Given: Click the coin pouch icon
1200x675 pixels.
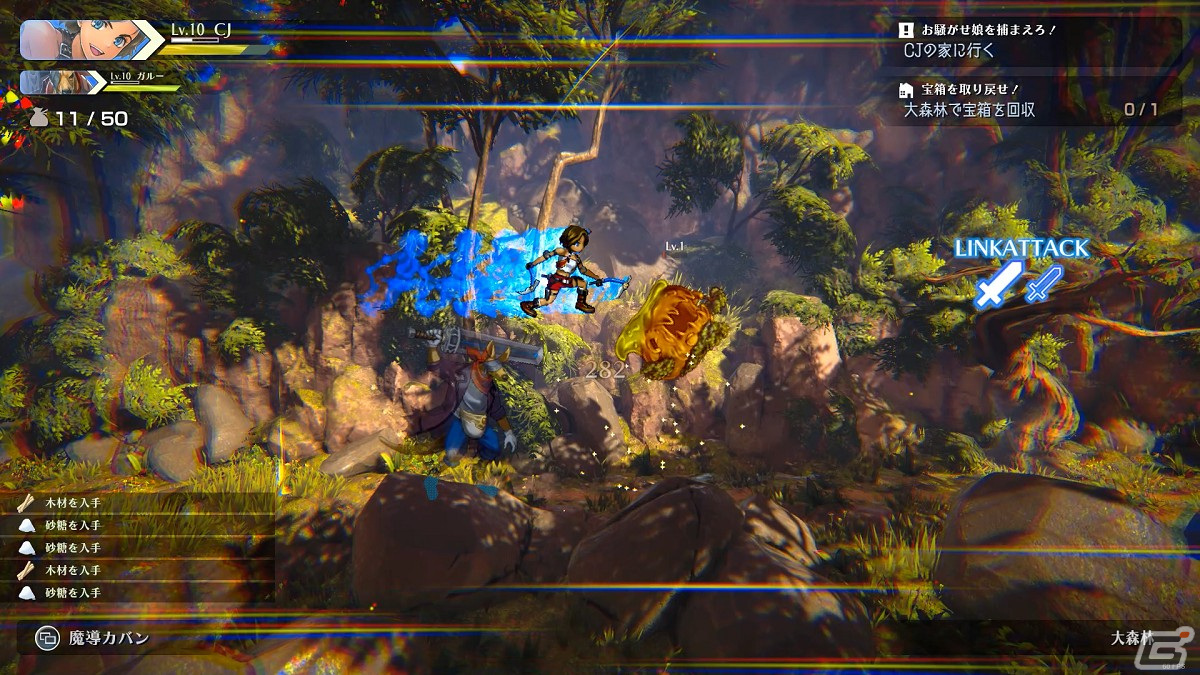Looking at the screenshot, I should coord(39,118).
